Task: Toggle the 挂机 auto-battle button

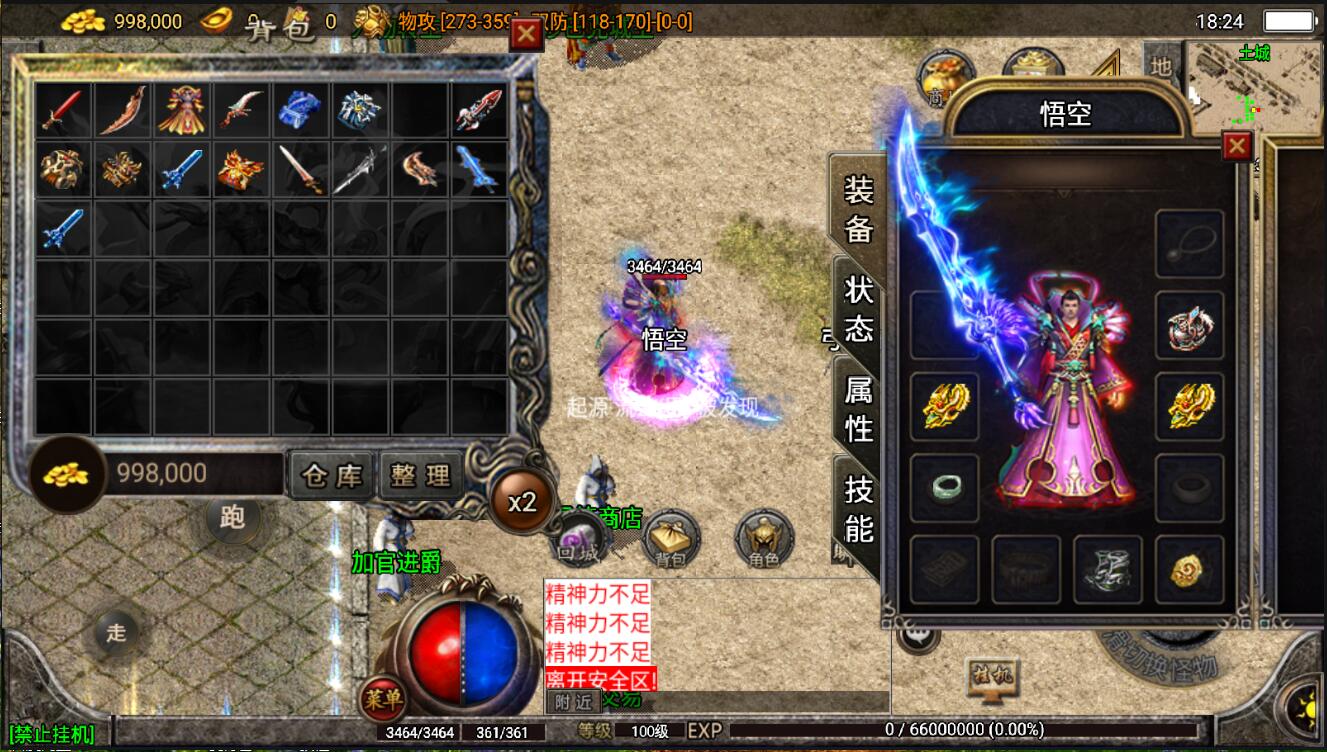Action: click(990, 676)
